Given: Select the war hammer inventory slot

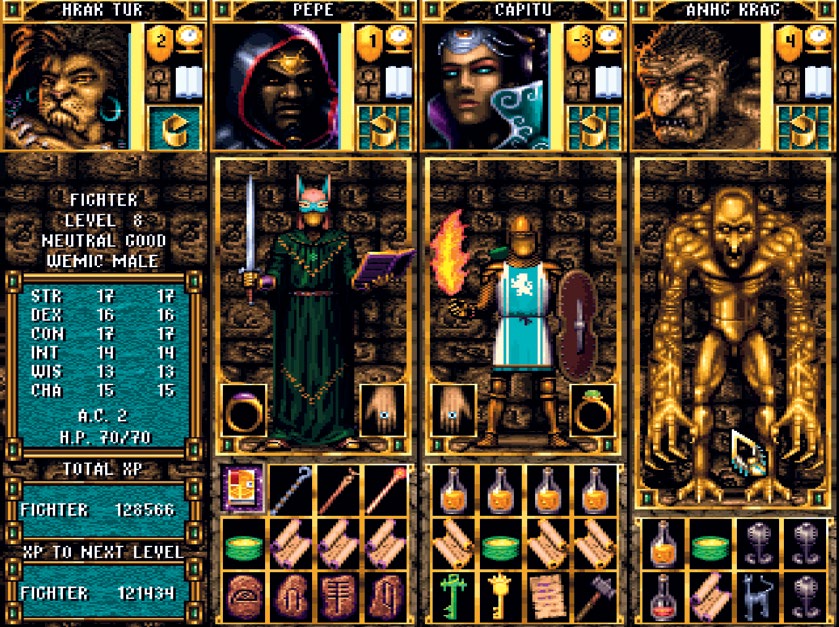Looking at the screenshot, I should (595, 595).
